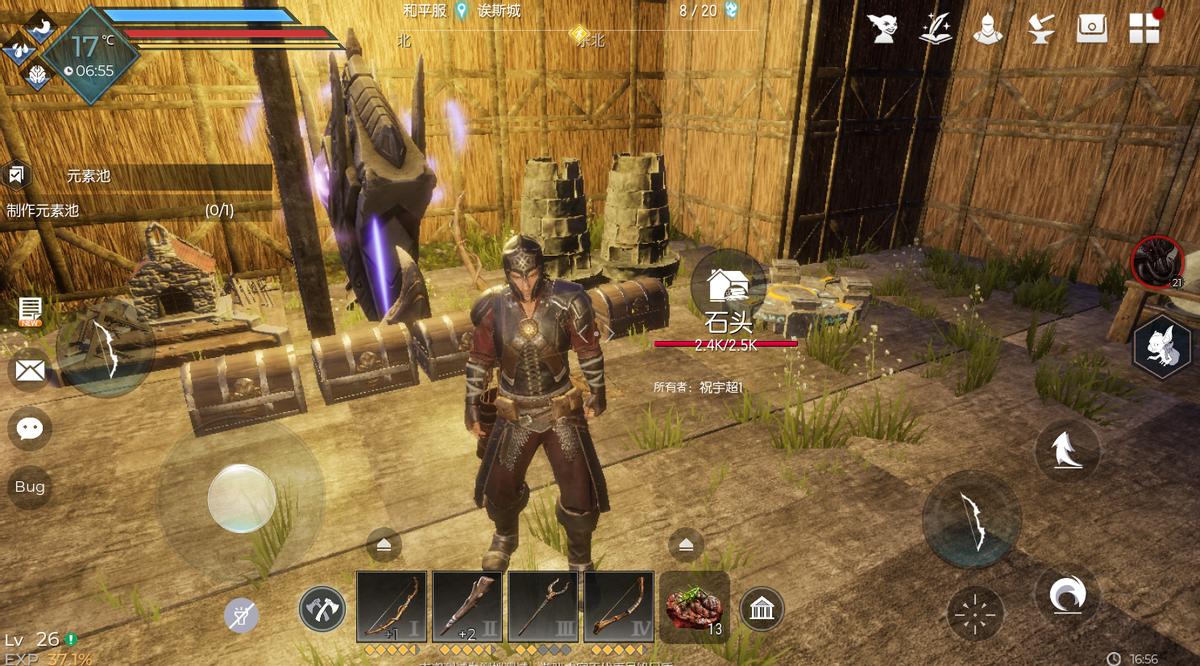The width and height of the screenshot is (1200, 666).
Task: Use the cooked meat food item
Action: click(694, 606)
